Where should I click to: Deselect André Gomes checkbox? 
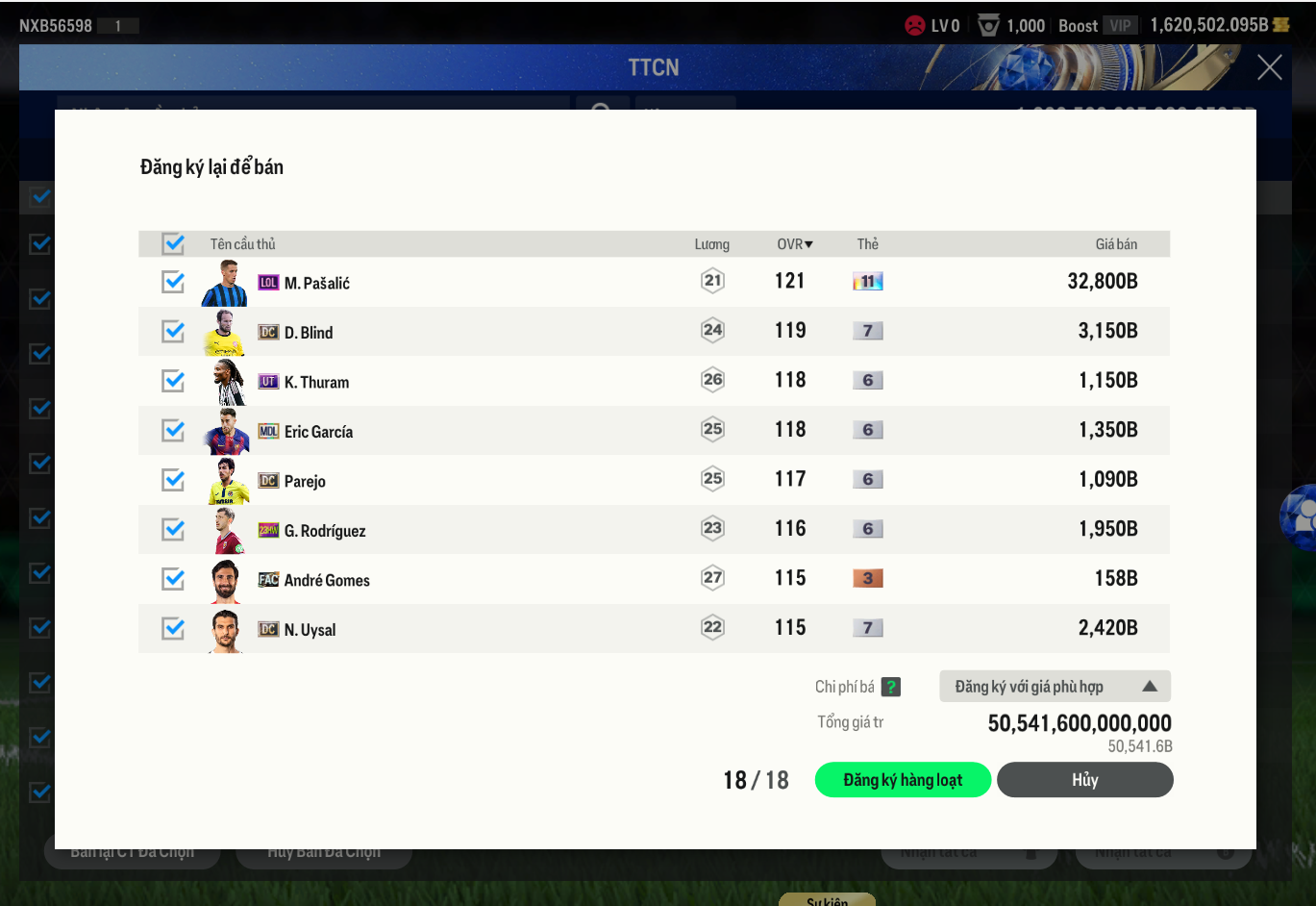pos(173,579)
